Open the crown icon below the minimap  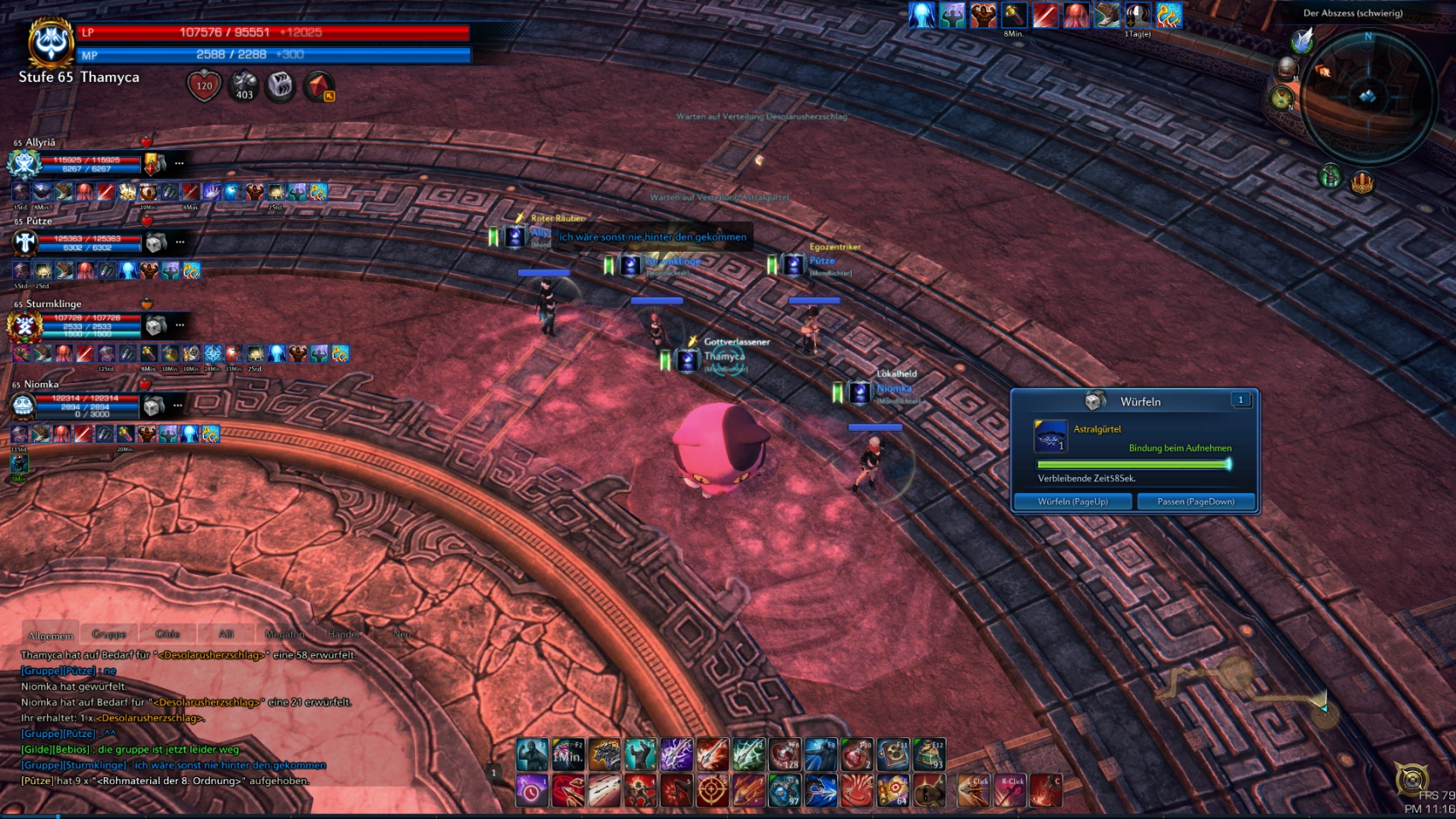[1362, 182]
